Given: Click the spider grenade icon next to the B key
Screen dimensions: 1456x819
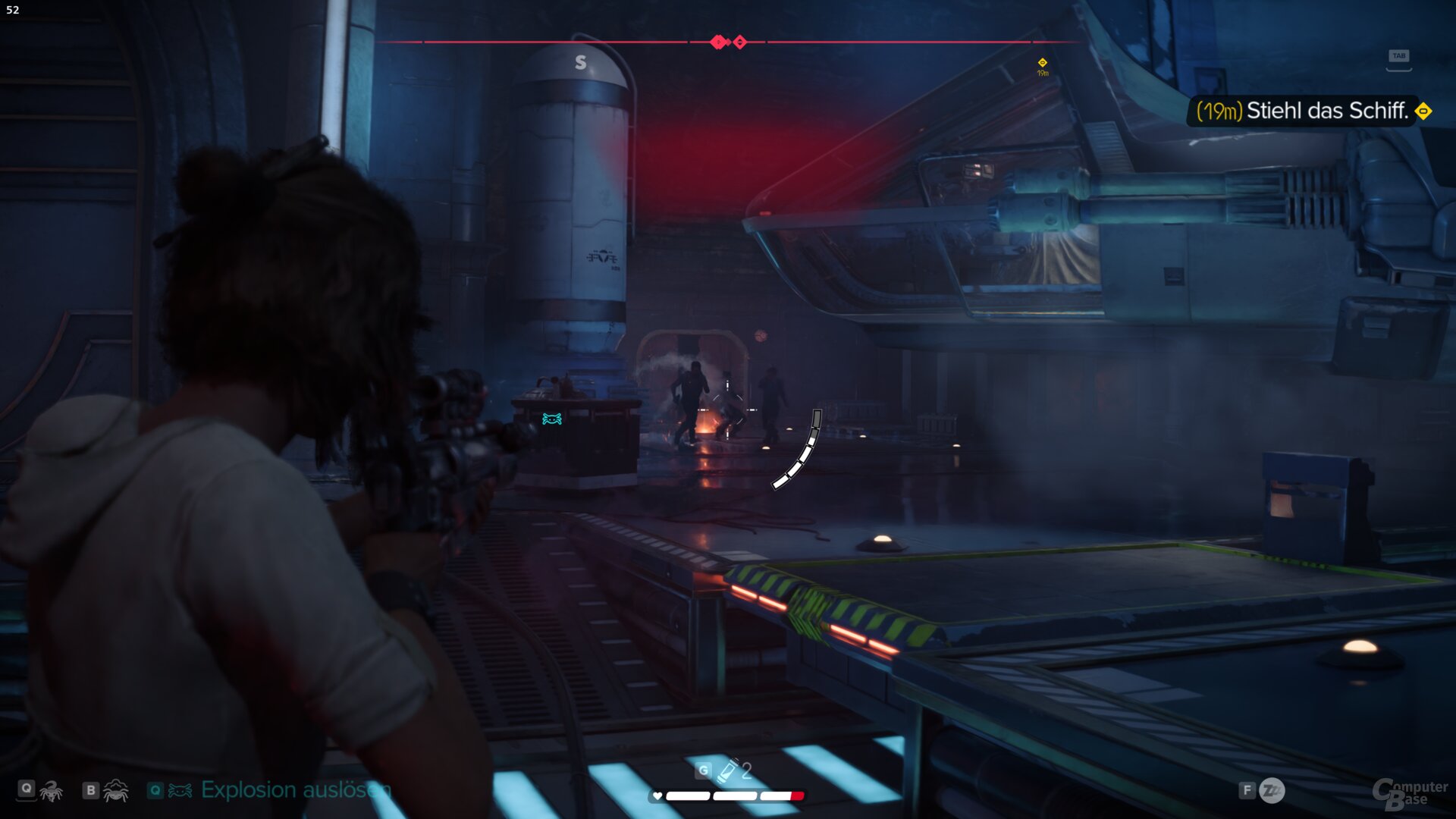Looking at the screenshot, I should [x=117, y=792].
